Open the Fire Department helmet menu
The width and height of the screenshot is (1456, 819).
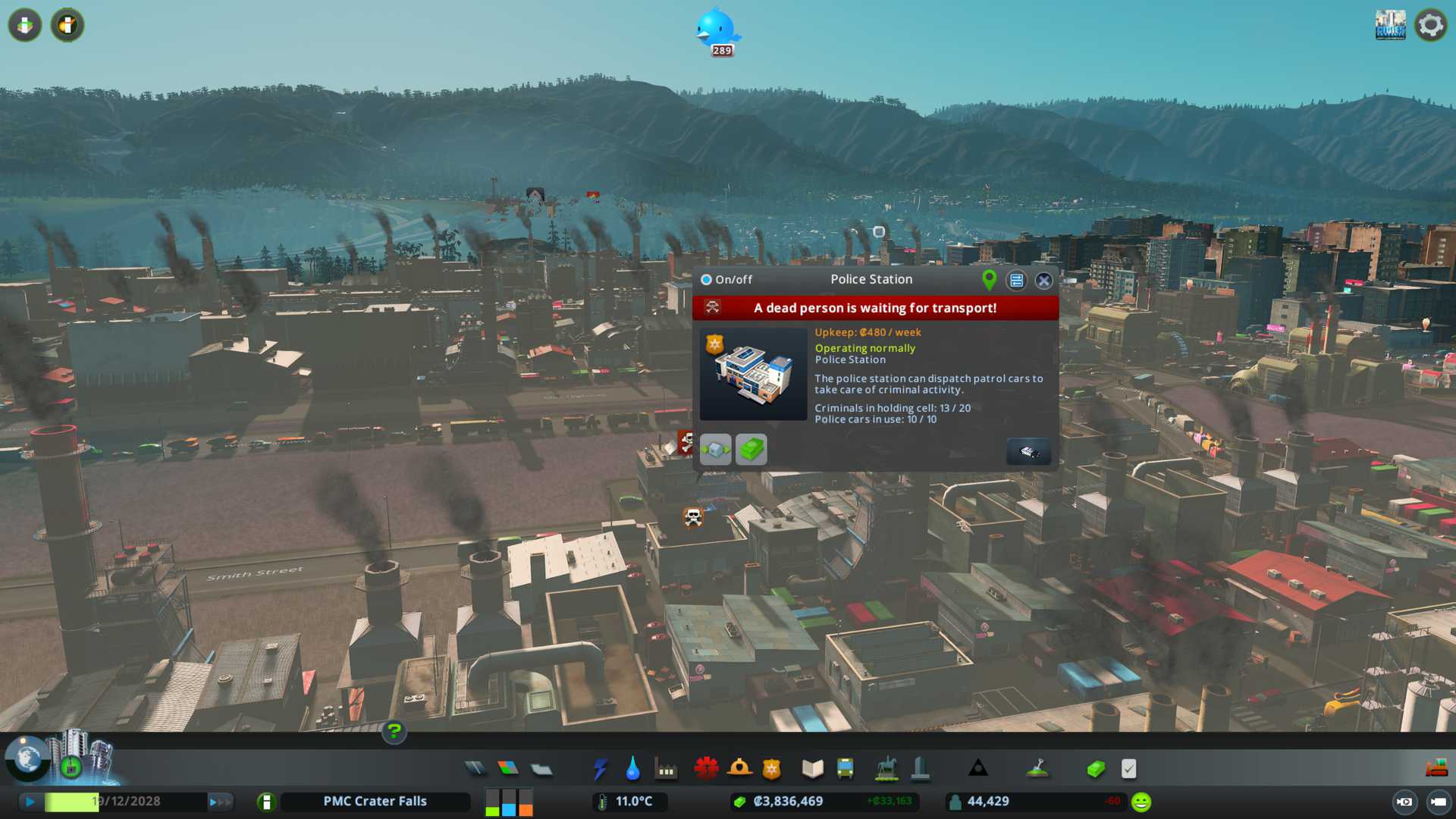[739, 769]
